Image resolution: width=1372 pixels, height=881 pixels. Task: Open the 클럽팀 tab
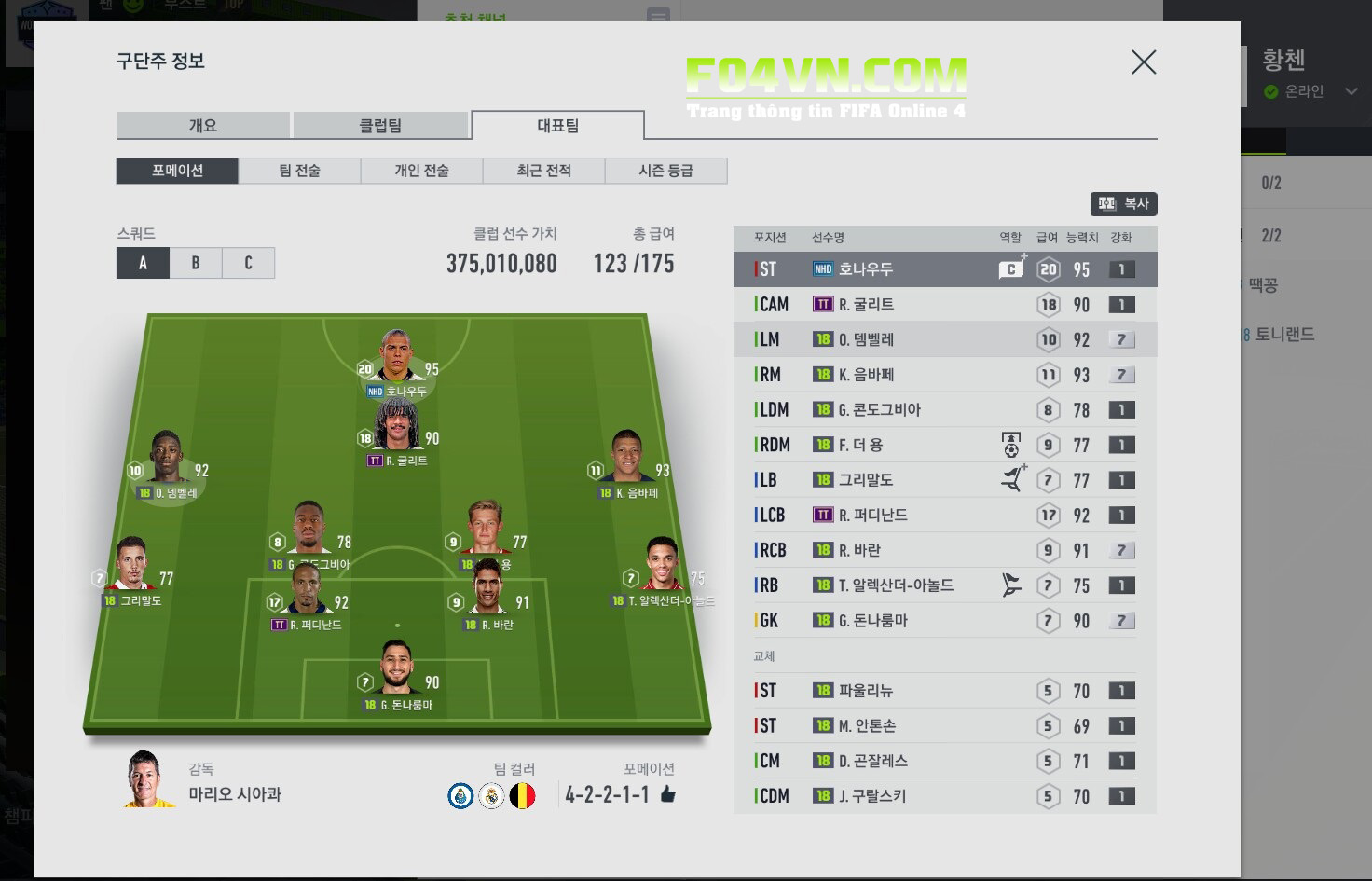tap(380, 126)
